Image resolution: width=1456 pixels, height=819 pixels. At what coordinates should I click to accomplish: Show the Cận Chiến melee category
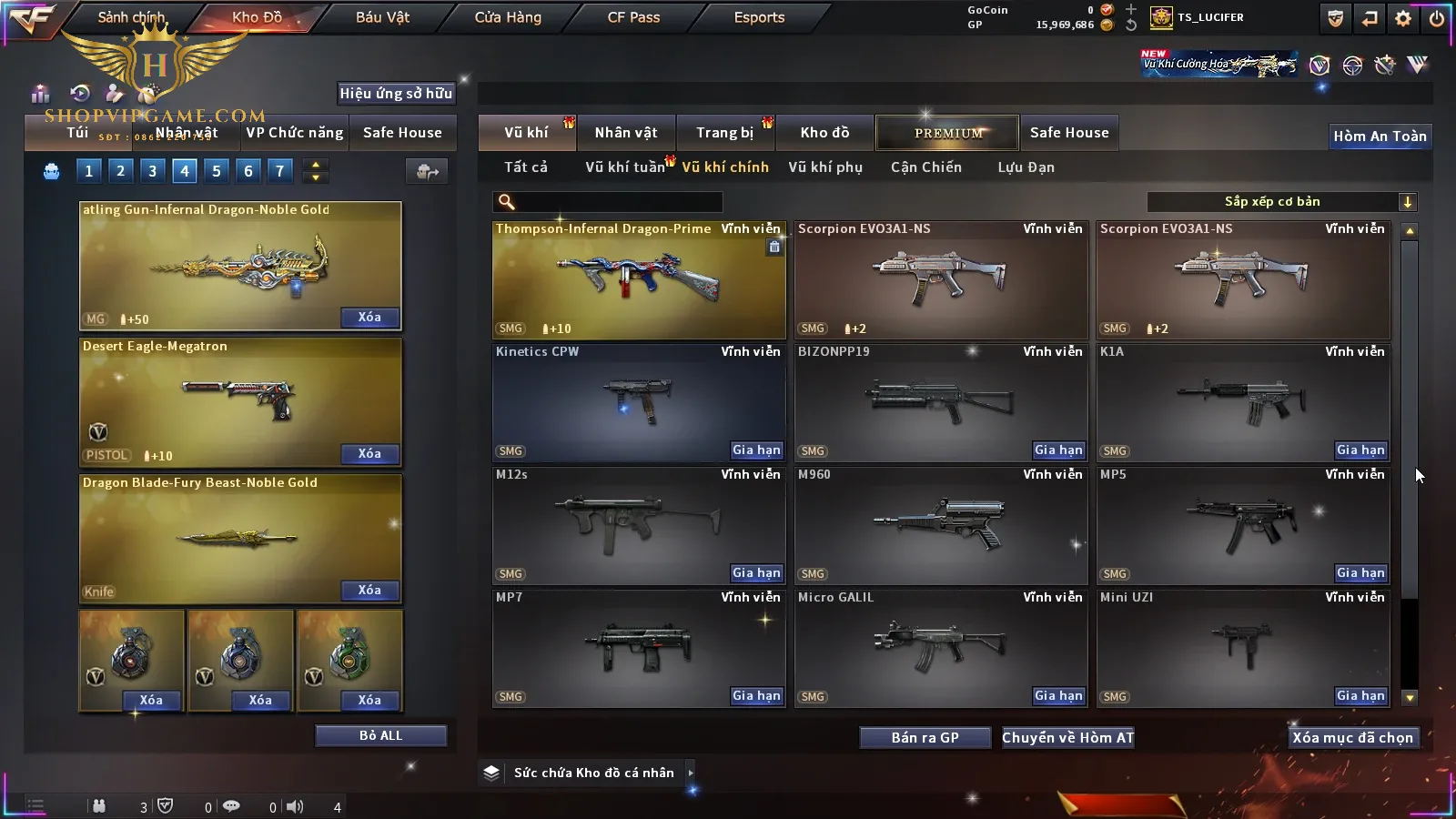925,167
